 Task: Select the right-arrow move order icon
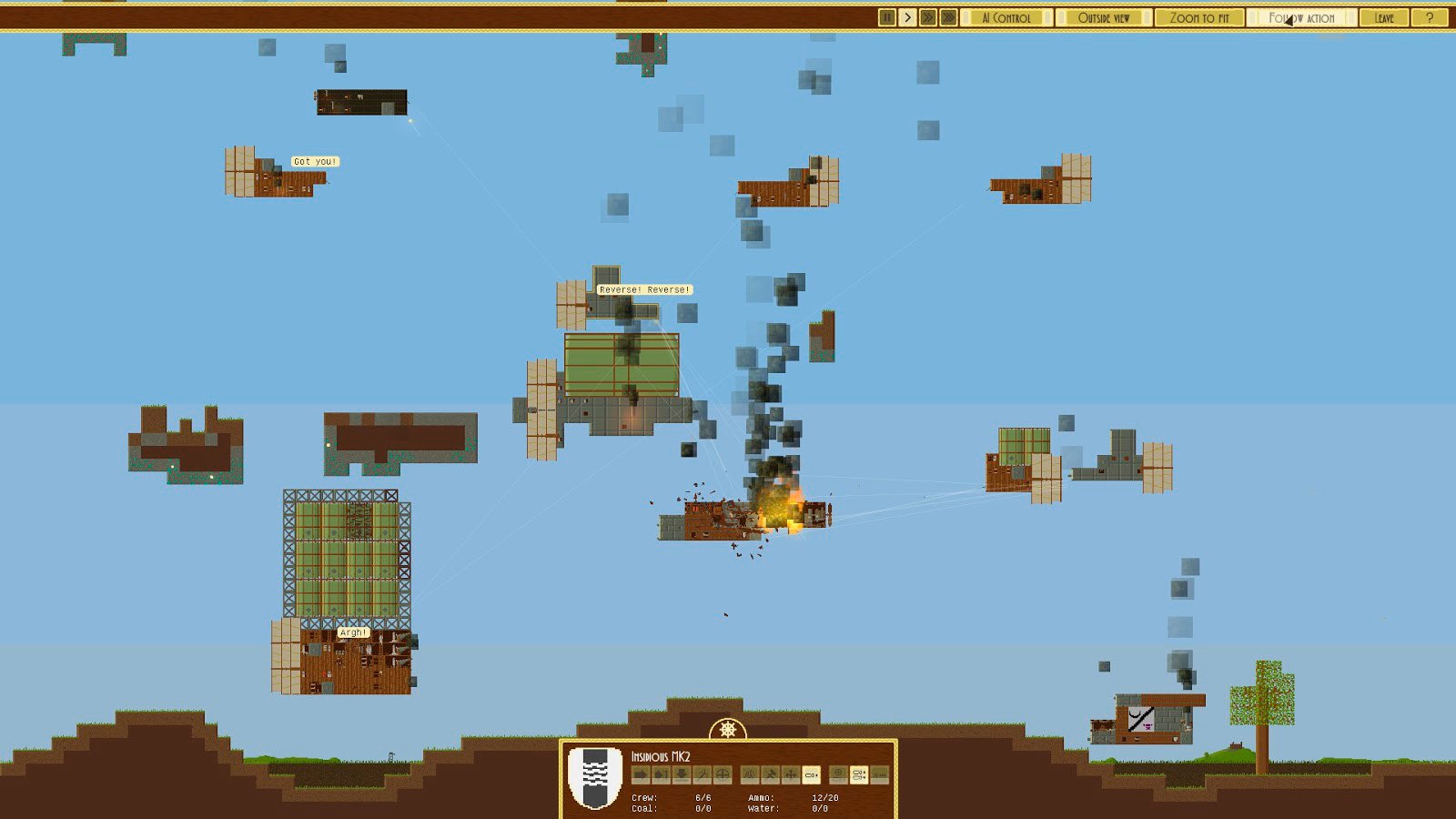pyautogui.click(x=641, y=775)
